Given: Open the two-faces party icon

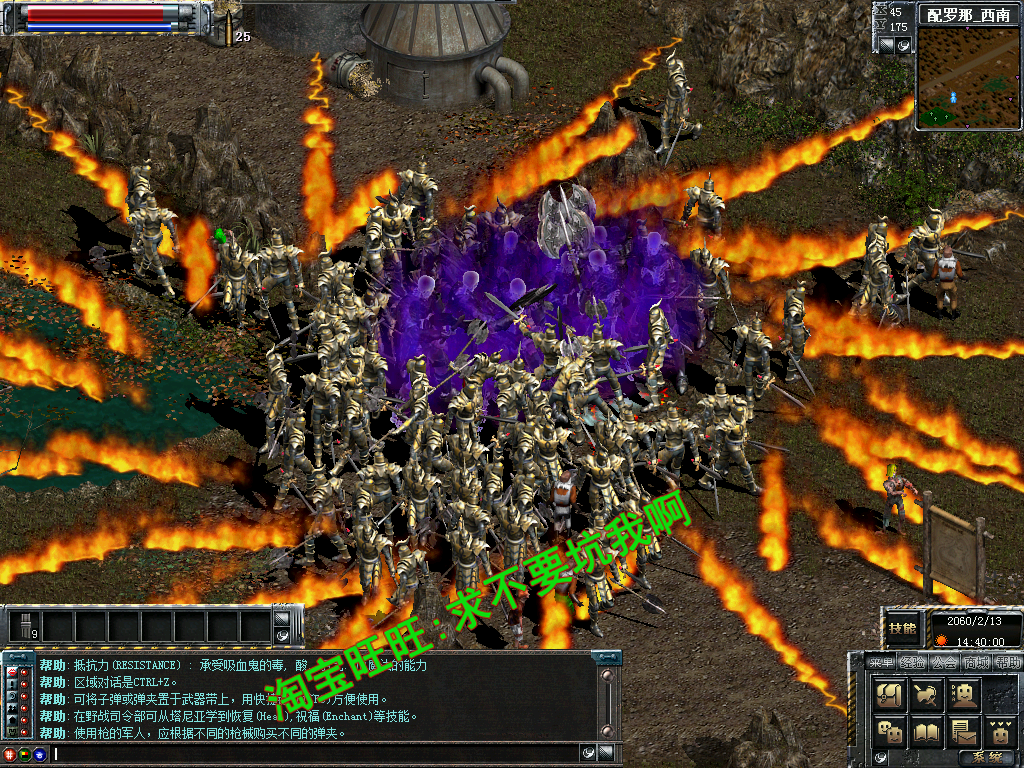Looking at the screenshot, I should click(892, 731).
